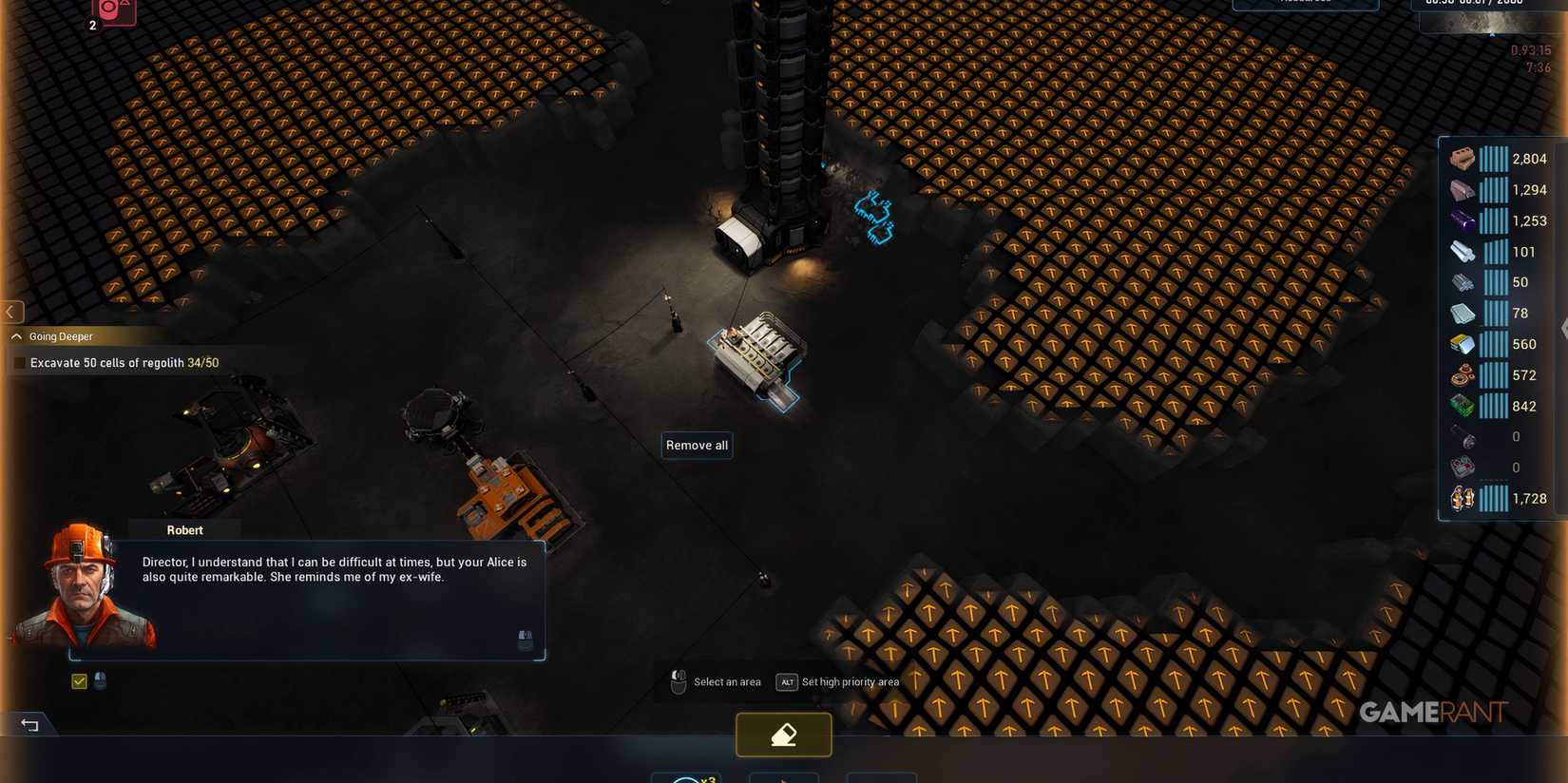The height and width of the screenshot is (783, 1568).
Task: Click the Robert name tab on dialogue box
Action: (x=184, y=529)
